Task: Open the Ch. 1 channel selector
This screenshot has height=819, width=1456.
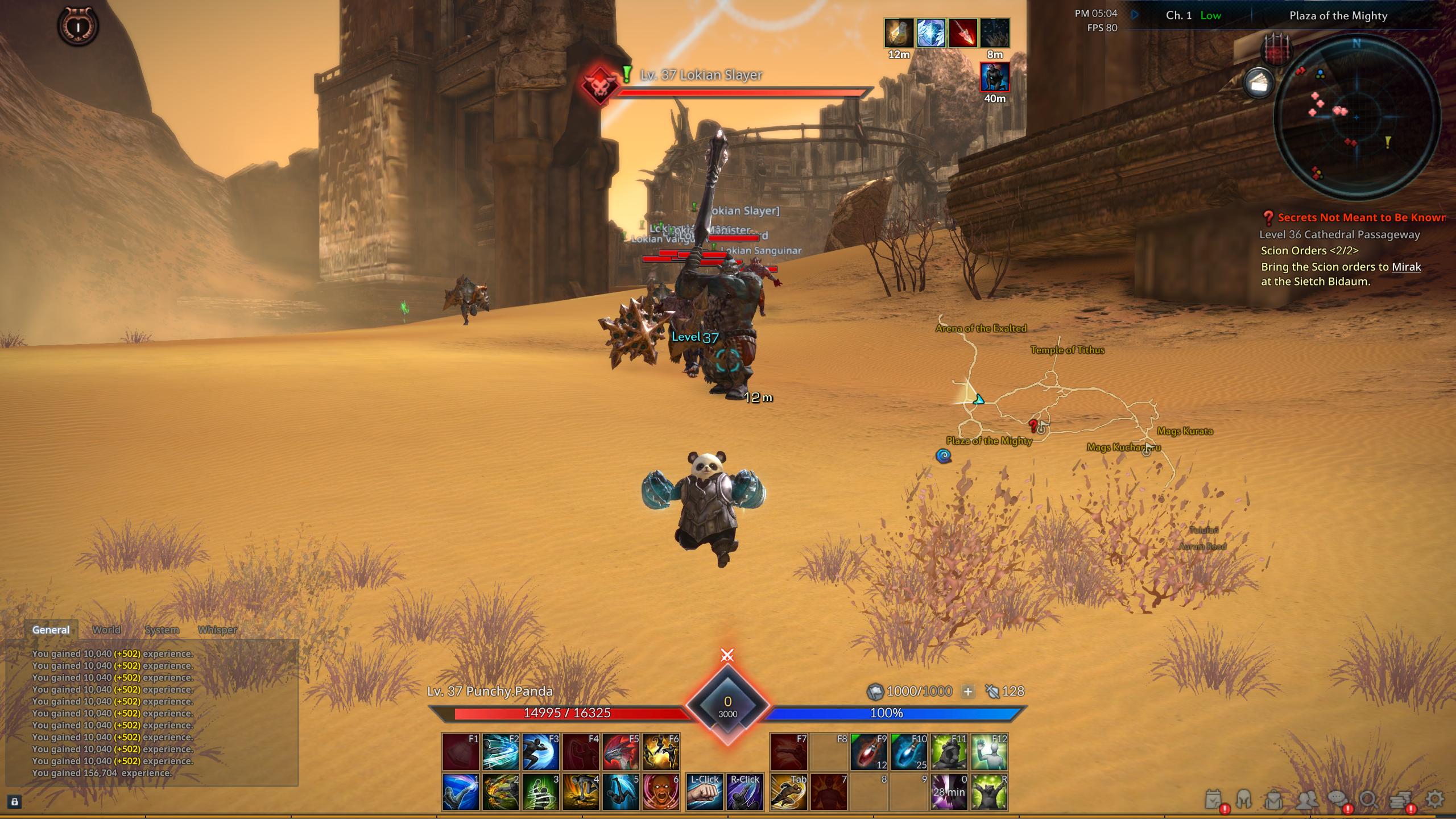Action: point(1178,16)
